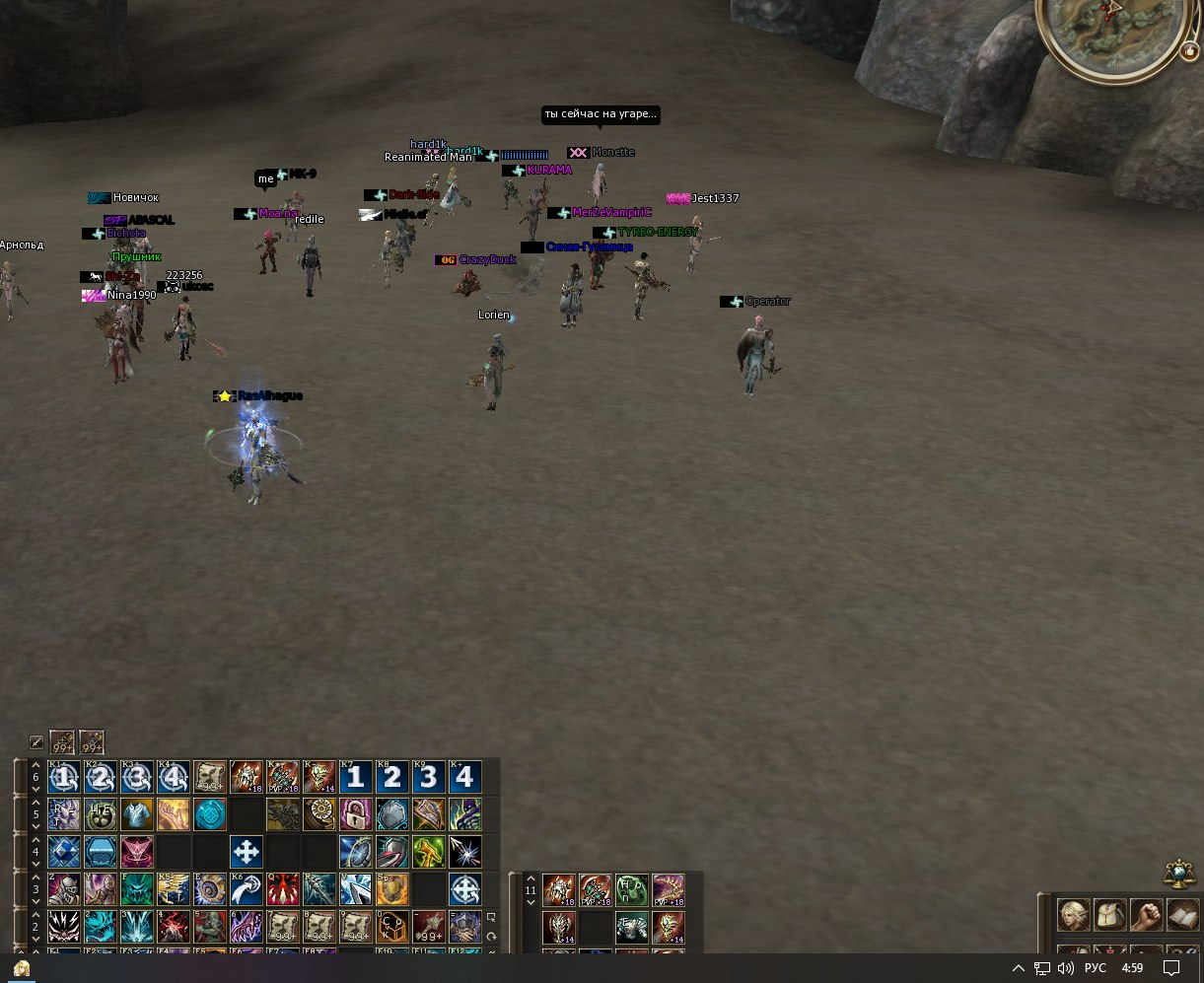The image size is (1204, 983).
Task: Open the character status portrait icon
Action: click(x=1074, y=915)
